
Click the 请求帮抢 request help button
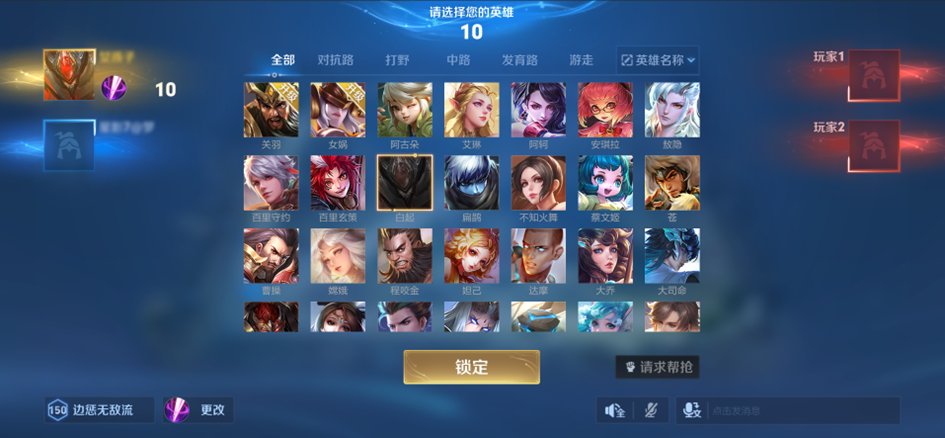click(x=657, y=367)
